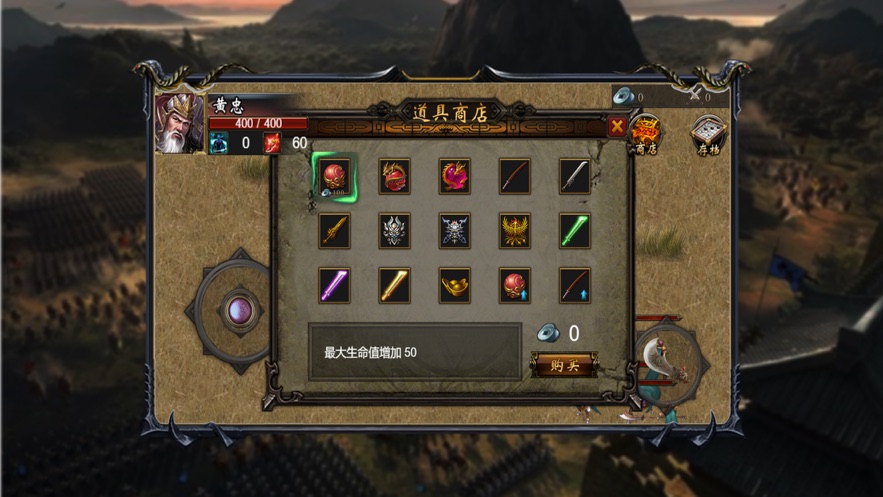Select the highlighted red helmet item

pos(334,176)
